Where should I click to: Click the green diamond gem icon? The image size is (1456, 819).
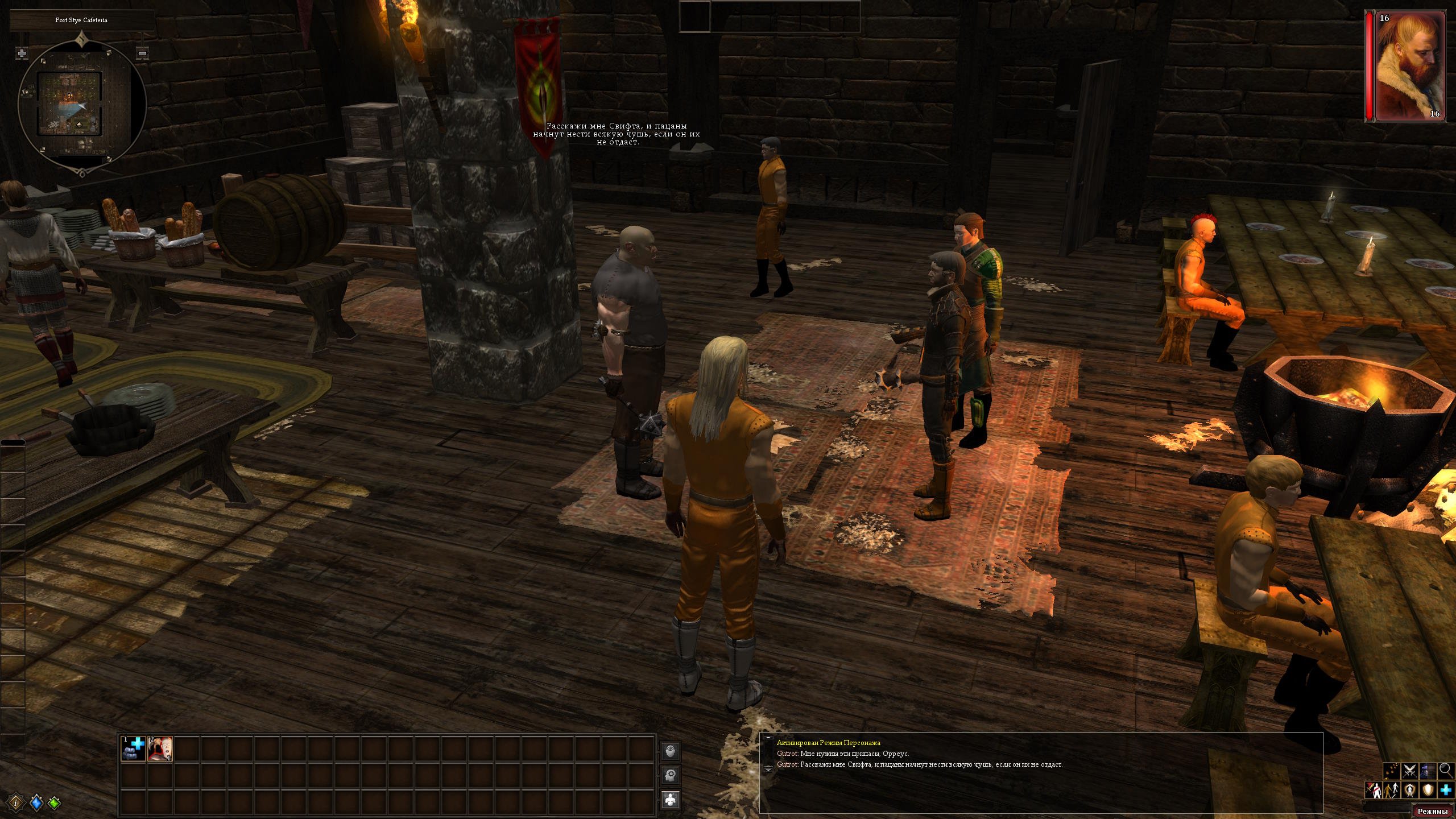point(54,803)
